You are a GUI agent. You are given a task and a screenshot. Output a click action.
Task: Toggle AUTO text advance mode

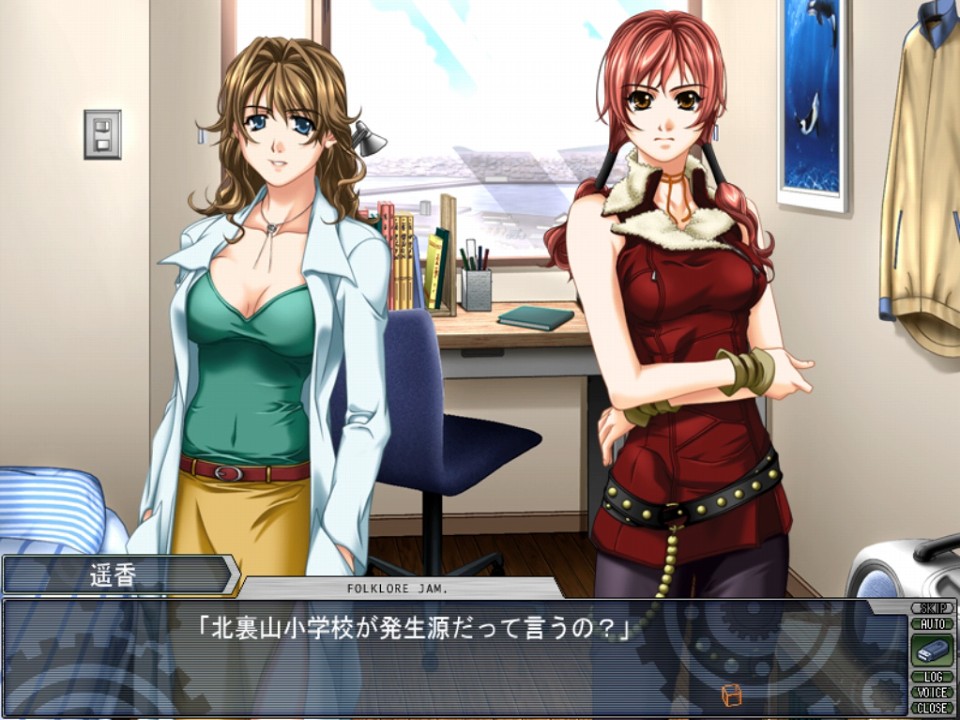click(x=931, y=623)
